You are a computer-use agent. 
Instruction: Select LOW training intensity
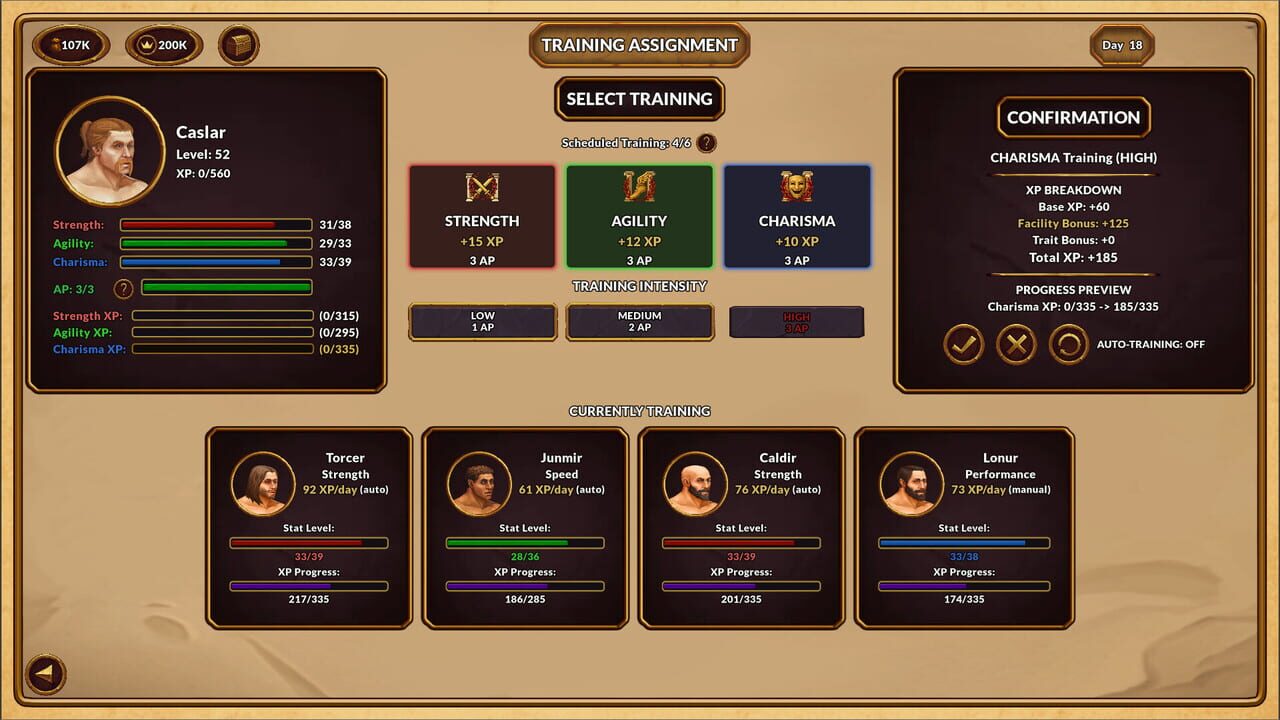482,321
